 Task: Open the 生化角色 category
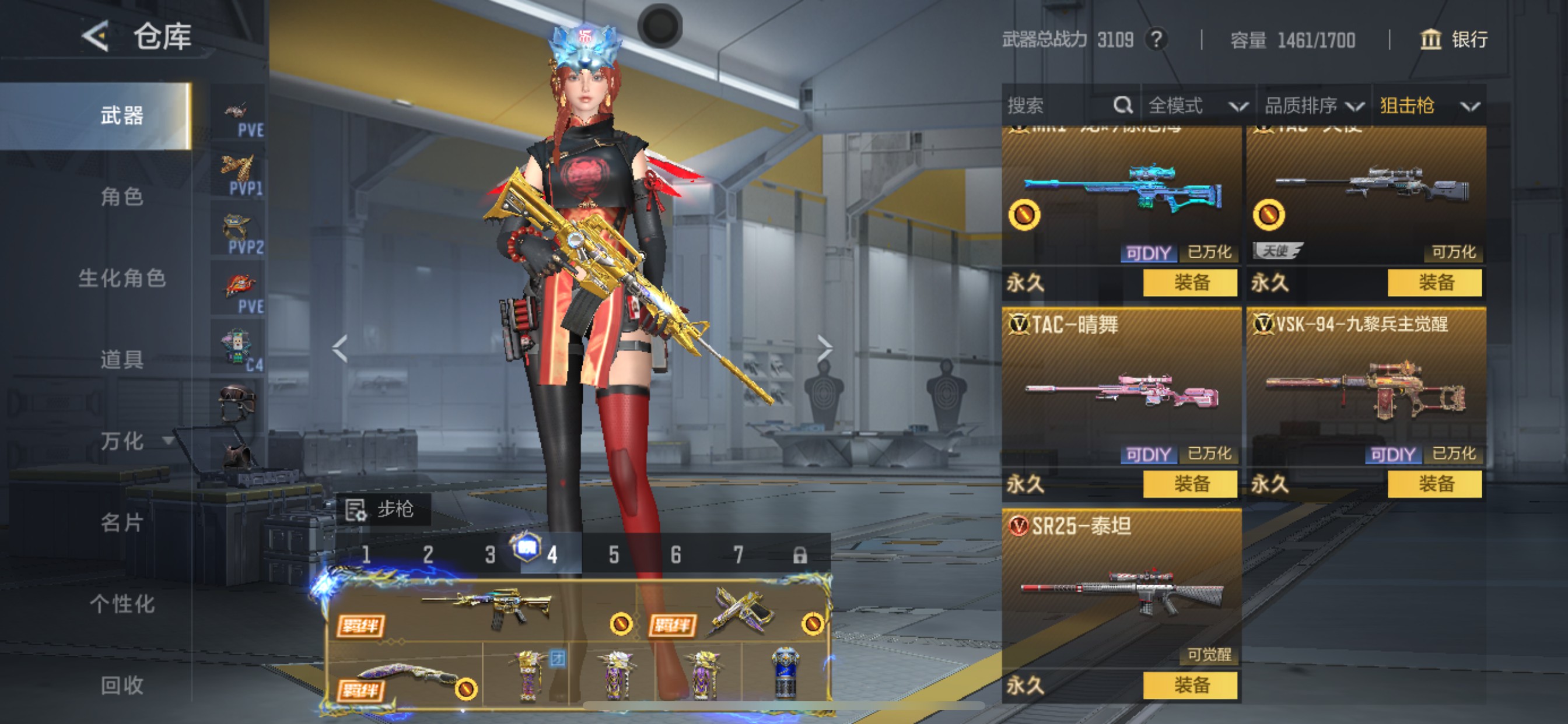(122, 278)
